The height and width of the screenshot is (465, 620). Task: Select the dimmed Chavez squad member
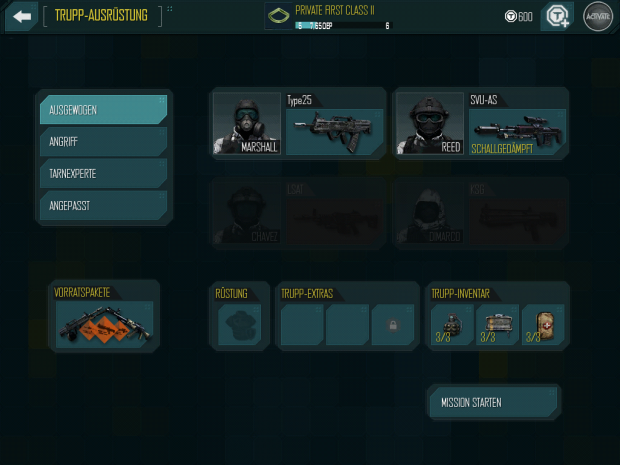246,213
